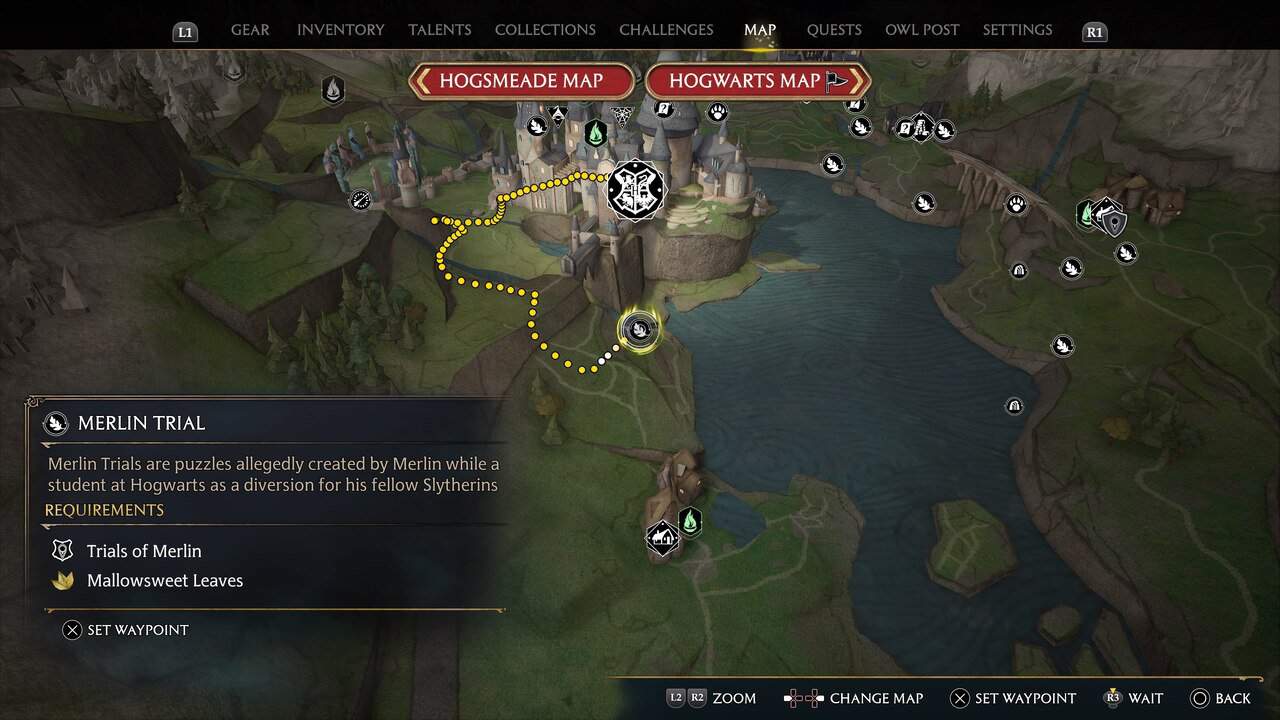The image size is (1280, 720).
Task: Go to the Challenges tab
Action: 667,30
